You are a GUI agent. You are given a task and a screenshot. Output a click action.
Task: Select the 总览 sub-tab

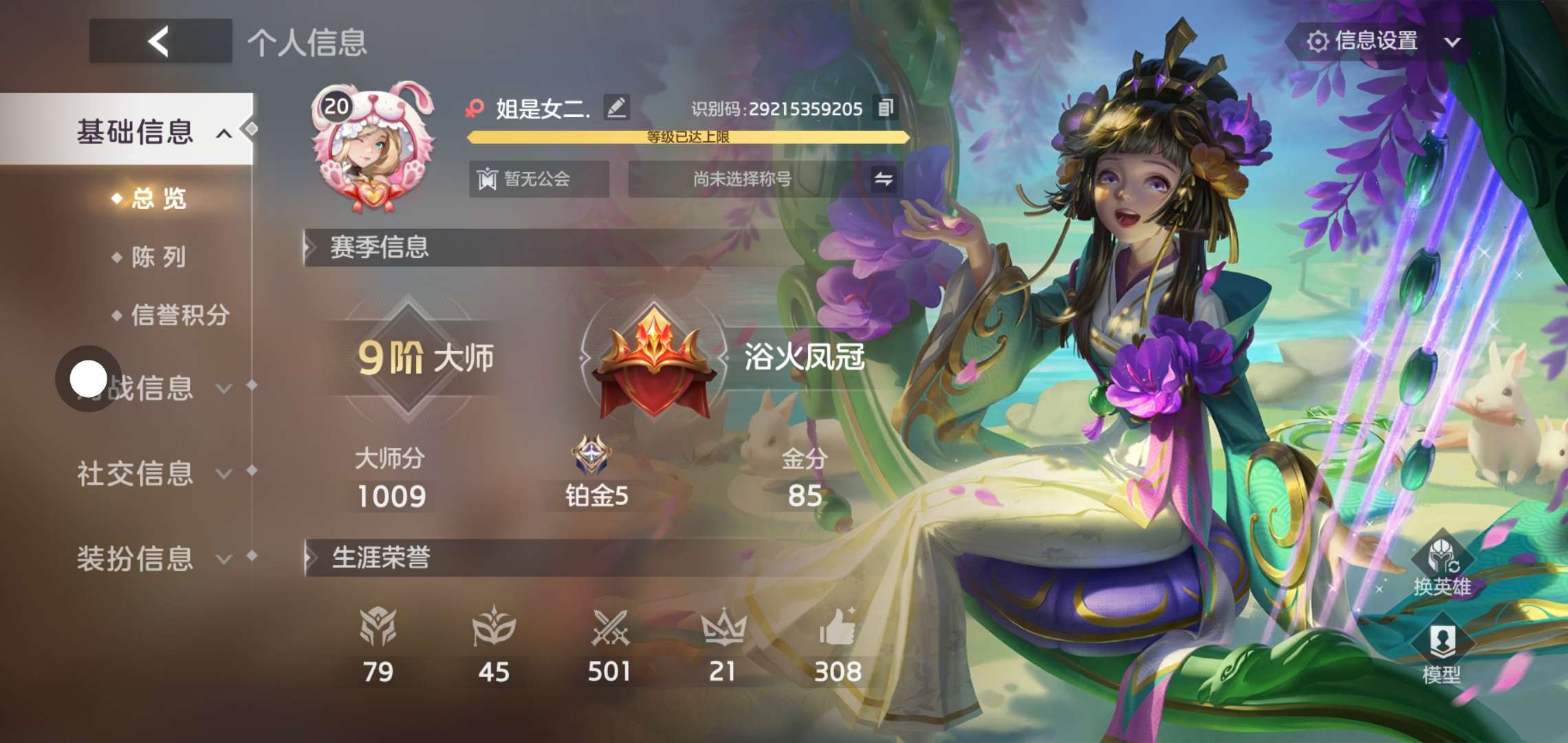click(158, 199)
